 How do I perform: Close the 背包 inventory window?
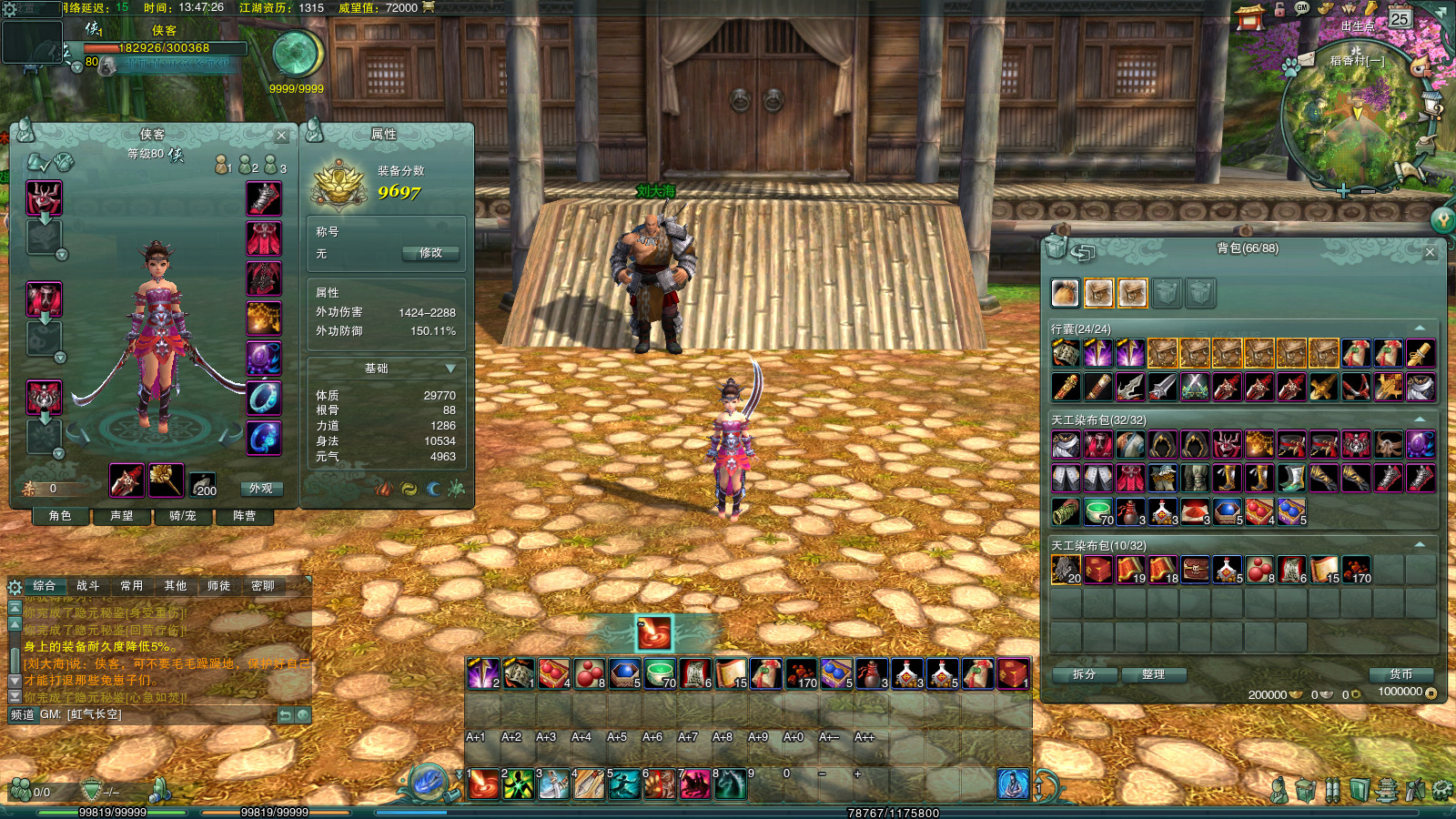[x=1430, y=252]
